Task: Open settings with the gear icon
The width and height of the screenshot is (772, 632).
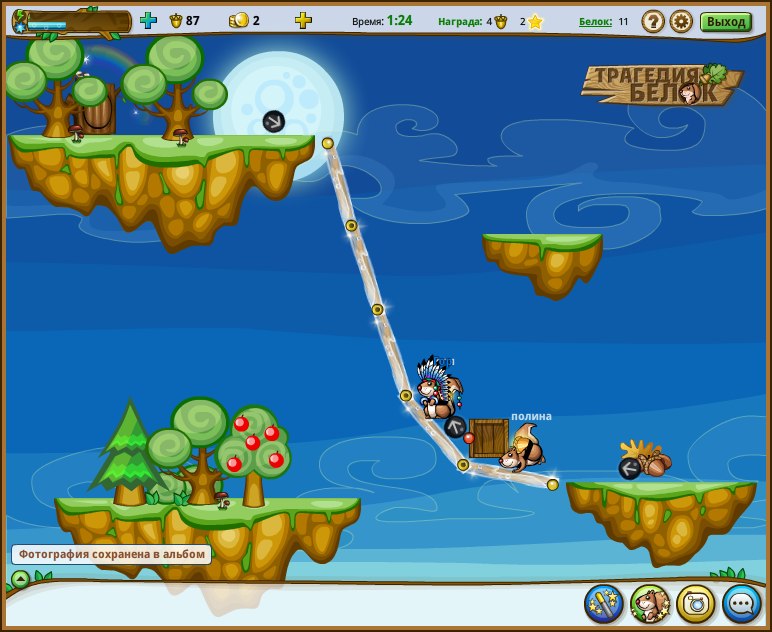Action: point(681,21)
